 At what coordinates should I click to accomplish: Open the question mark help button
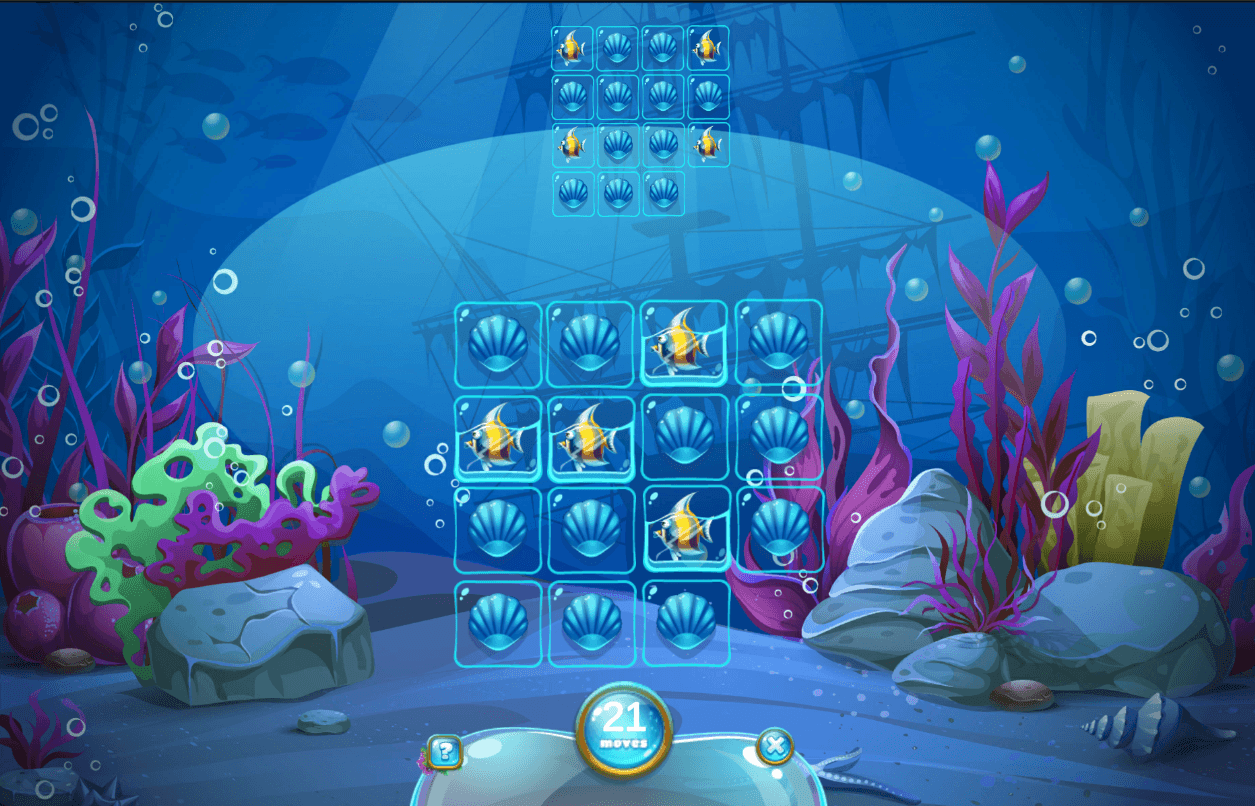coord(445,750)
